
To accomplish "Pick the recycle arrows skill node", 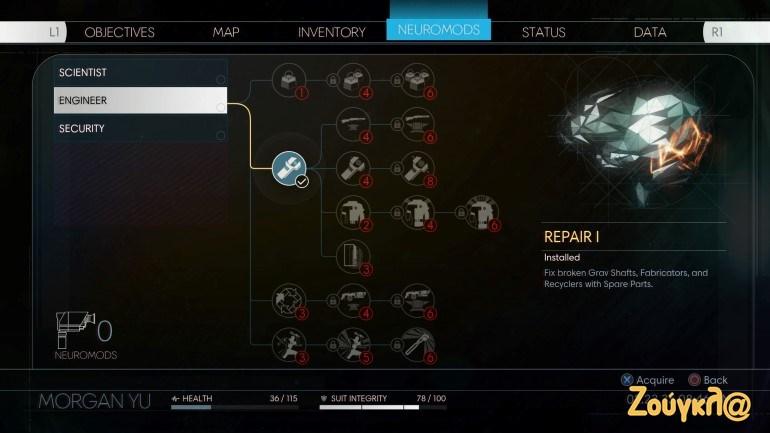I will (x=290, y=298).
